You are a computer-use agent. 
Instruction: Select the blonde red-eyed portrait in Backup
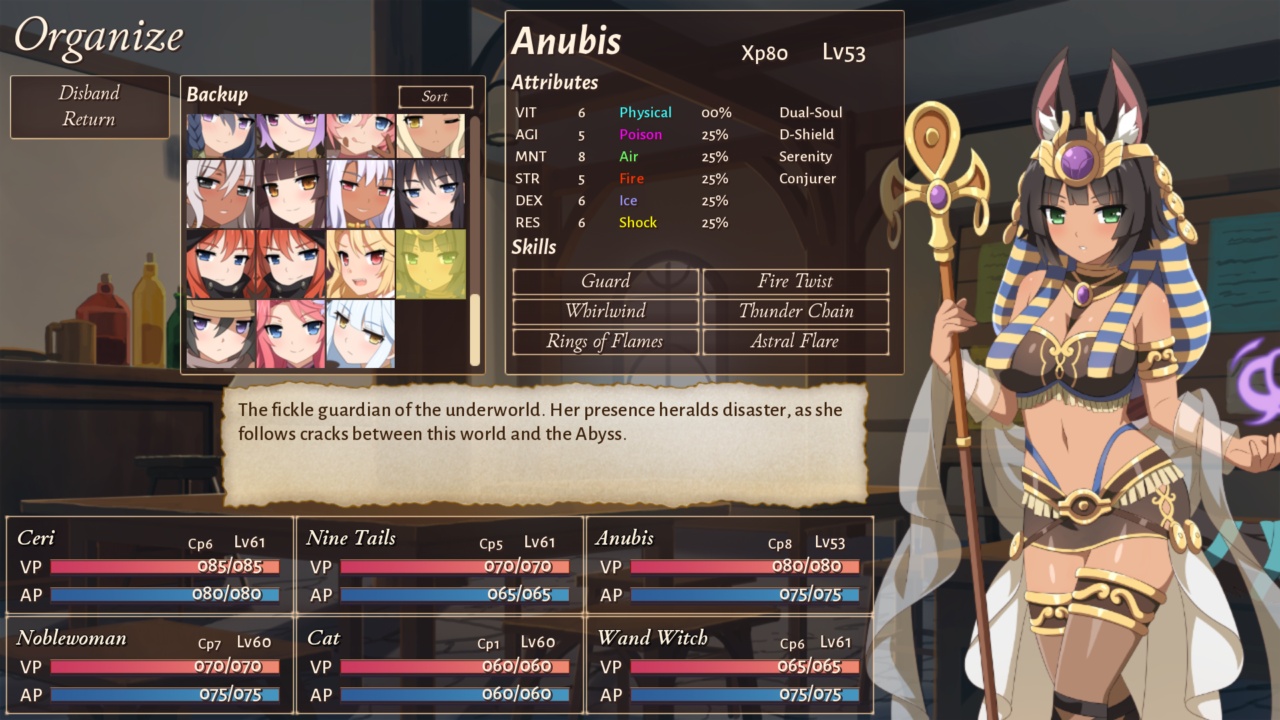(x=358, y=263)
